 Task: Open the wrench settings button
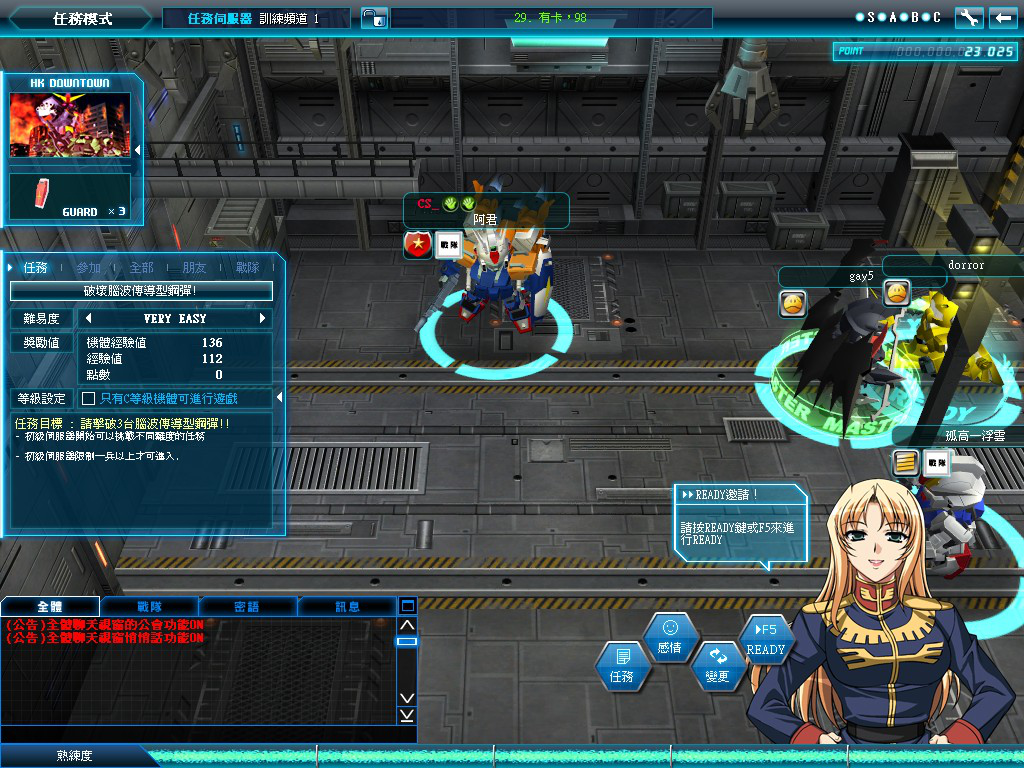969,18
